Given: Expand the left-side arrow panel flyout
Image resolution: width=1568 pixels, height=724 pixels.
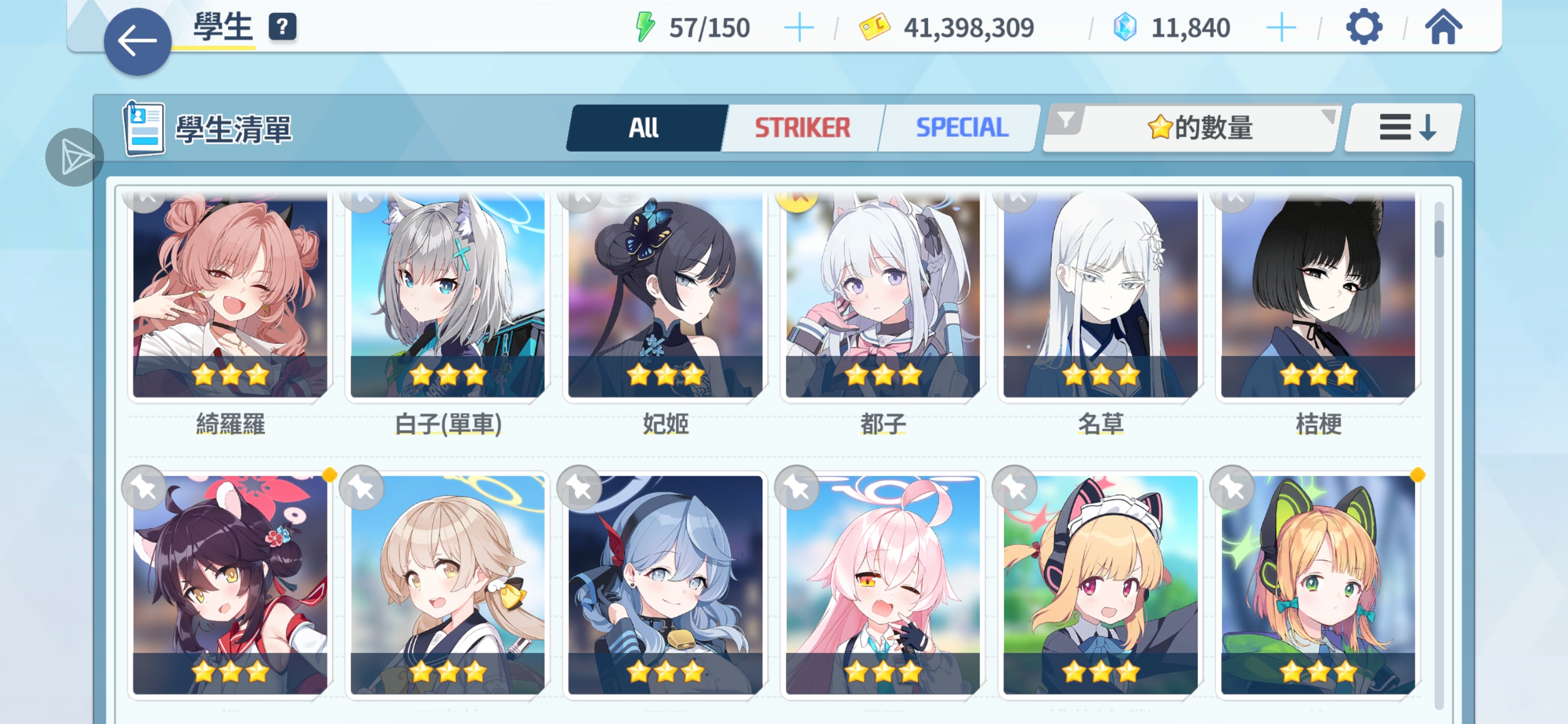Looking at the screenshot, I should click(74, 157).
